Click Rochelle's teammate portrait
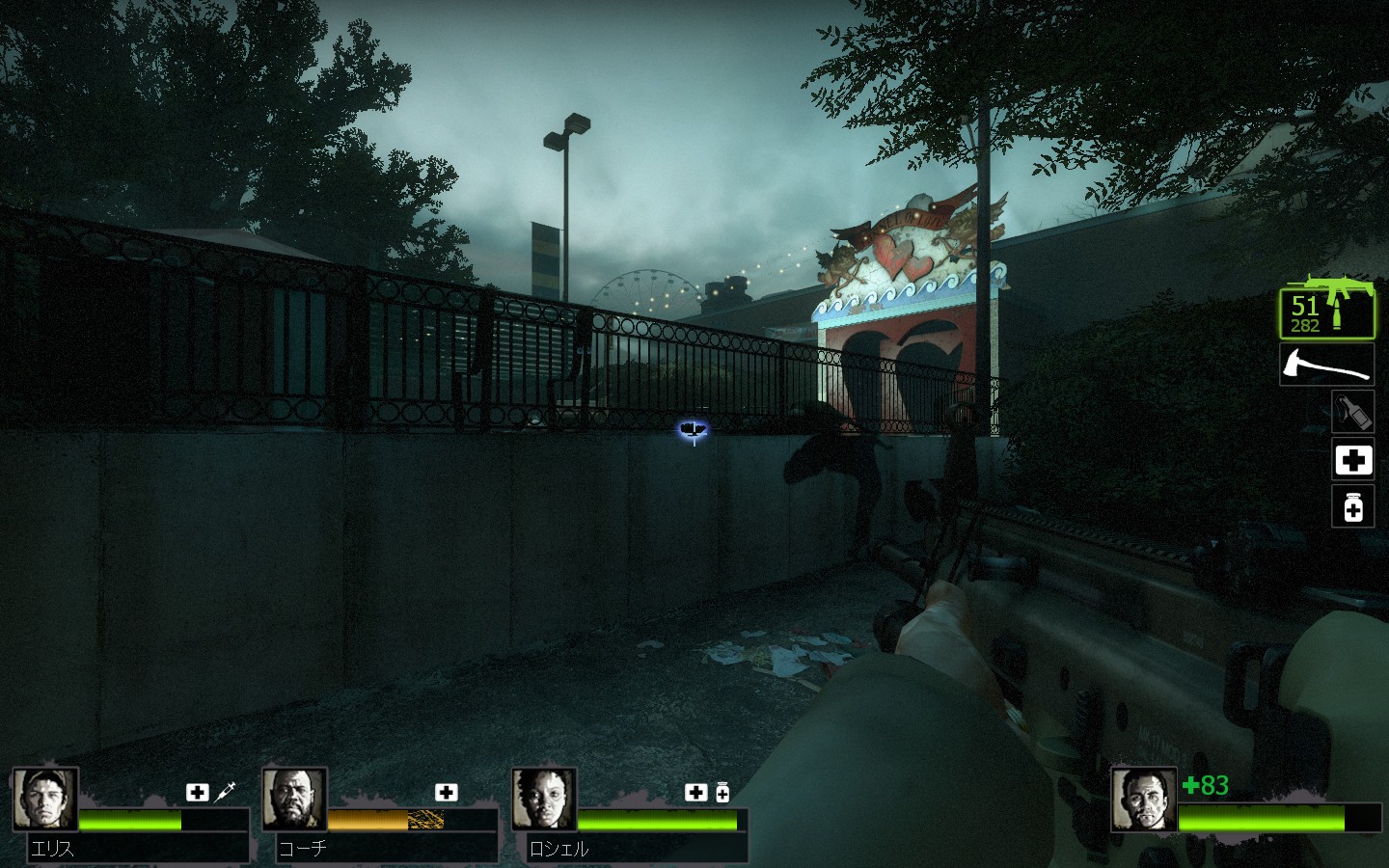The image size is (1389, 868). click(544, 800)
